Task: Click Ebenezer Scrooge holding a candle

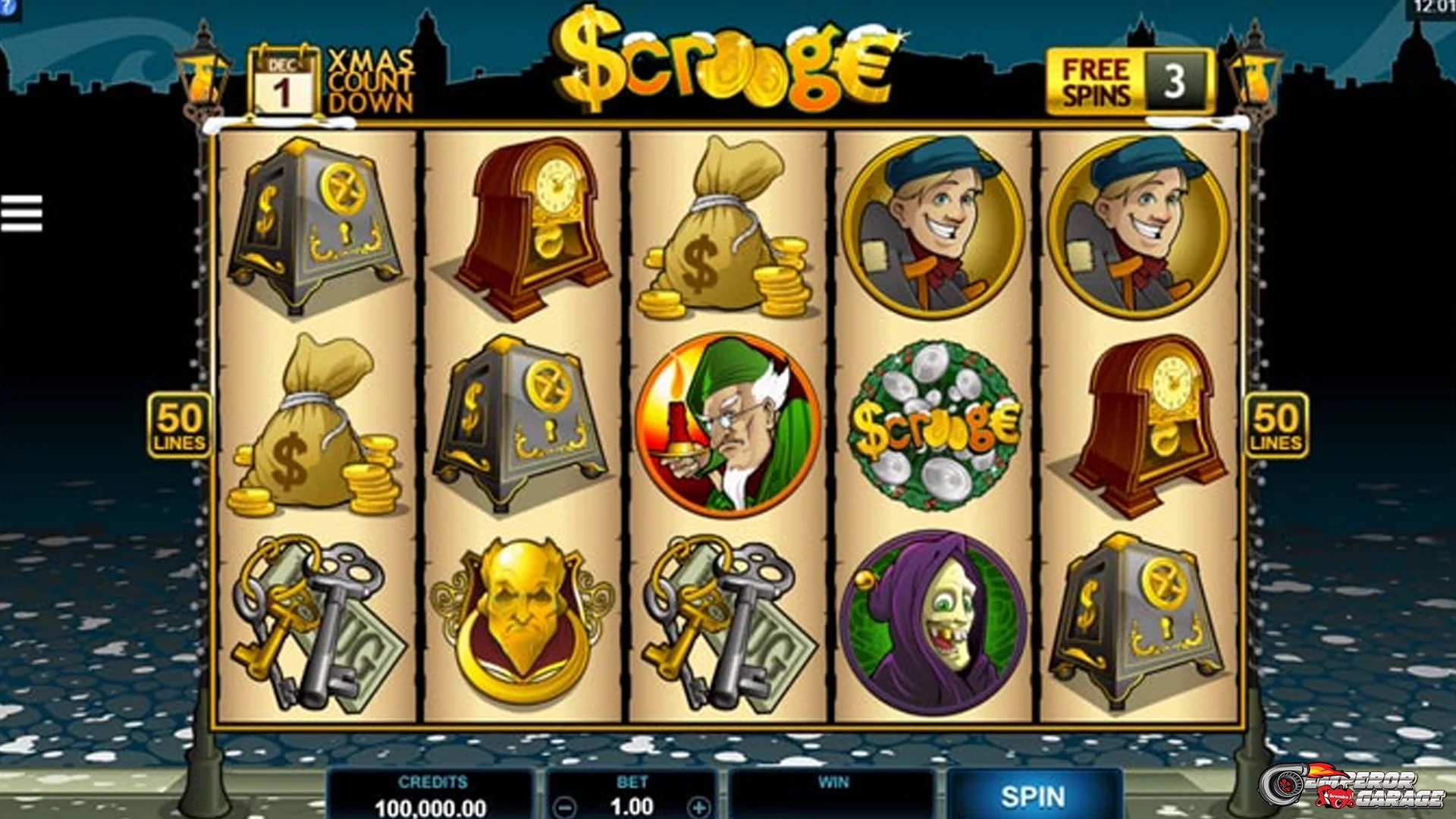Action: [x=724, y=425]
